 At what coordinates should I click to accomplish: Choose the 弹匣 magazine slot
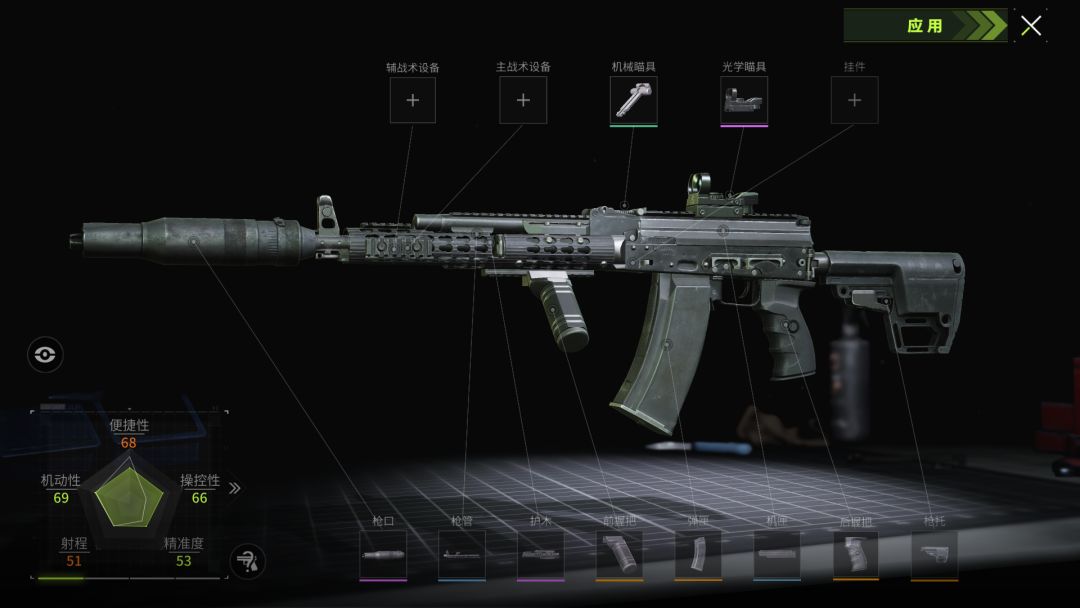[x=698, y=555]
